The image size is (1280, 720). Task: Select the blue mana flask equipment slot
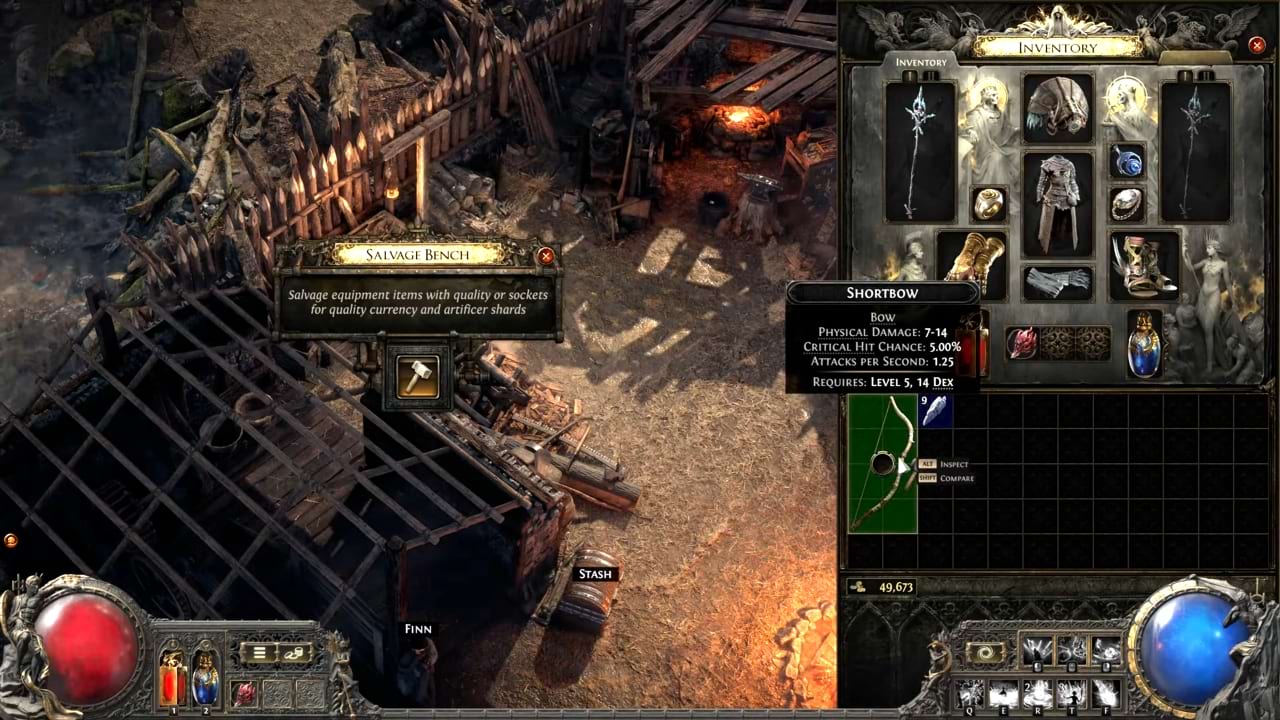tap(1144, 344)
